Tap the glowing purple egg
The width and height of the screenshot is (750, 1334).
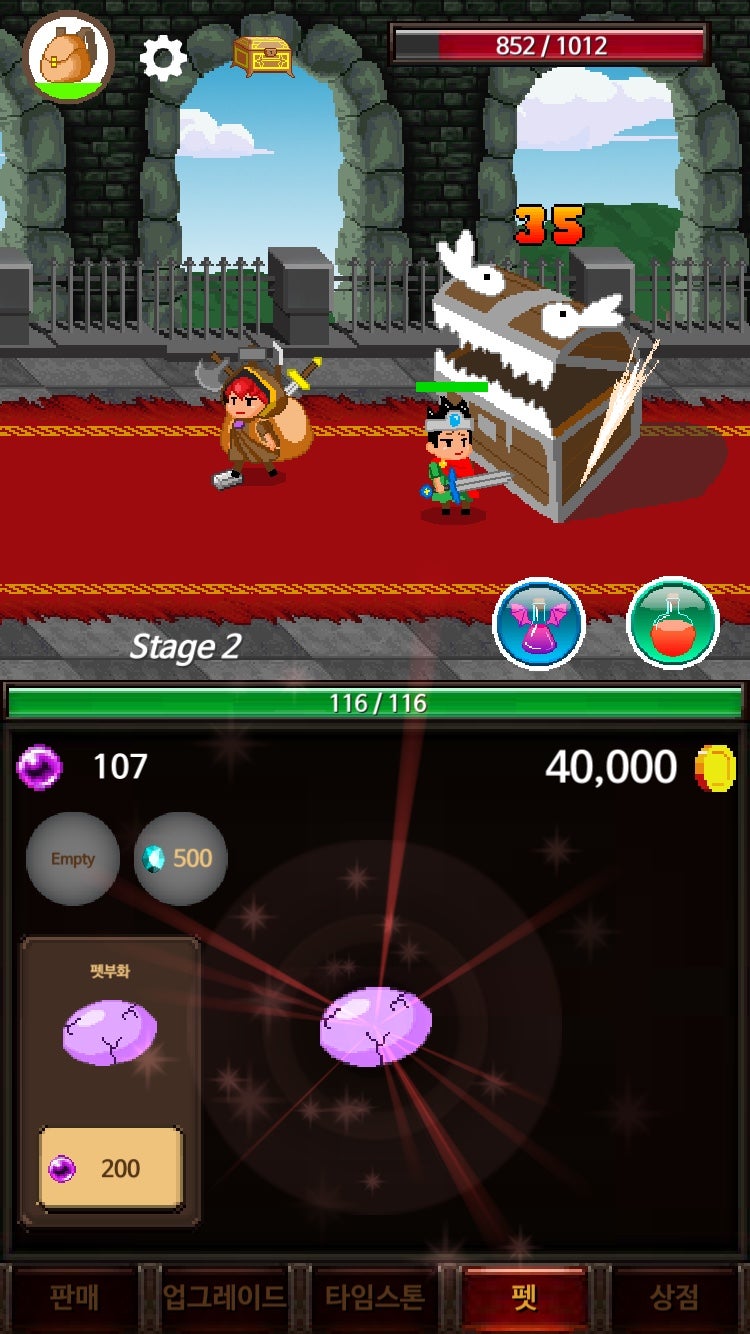375,1026
